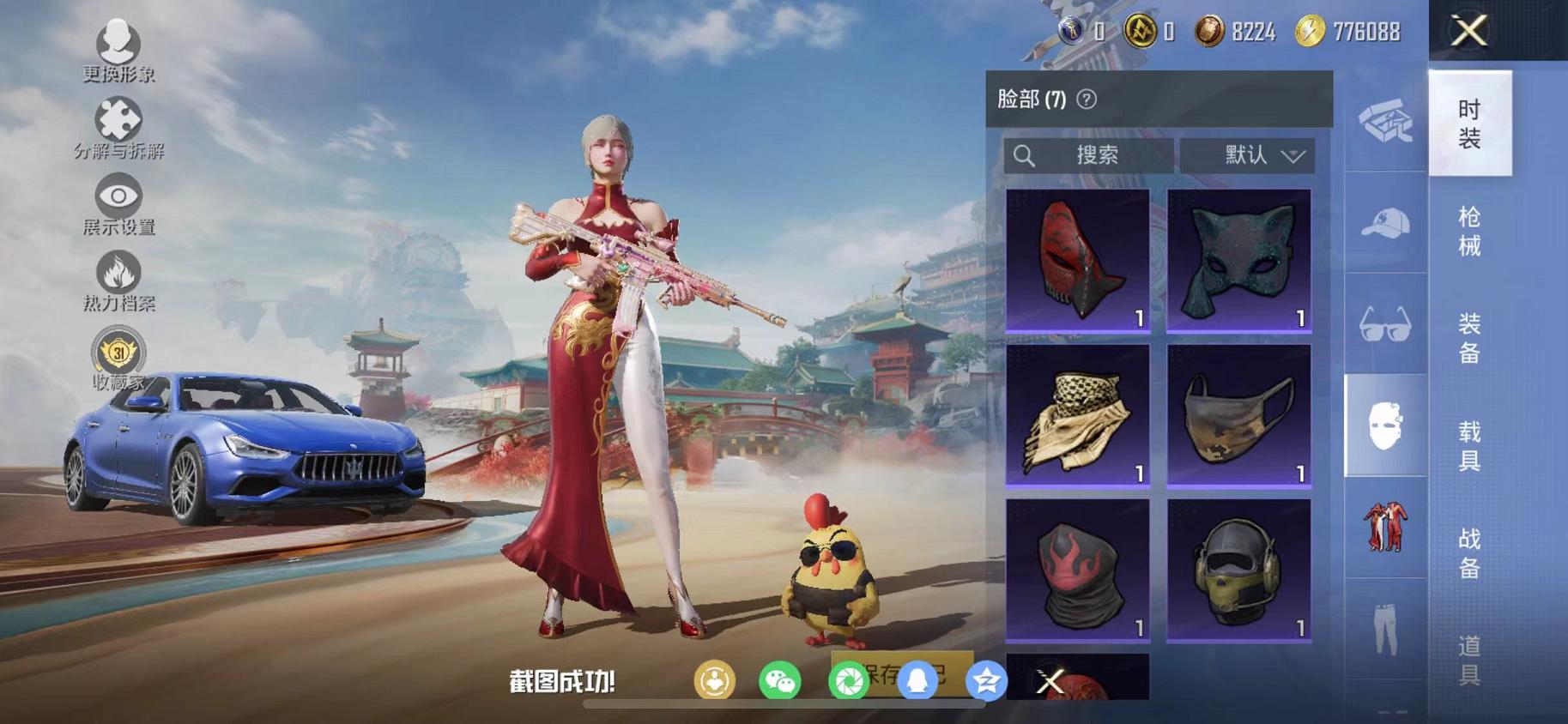Click the search 搜索 input field
This screenshot has height=724, width=1568.
click(1099, 155)
